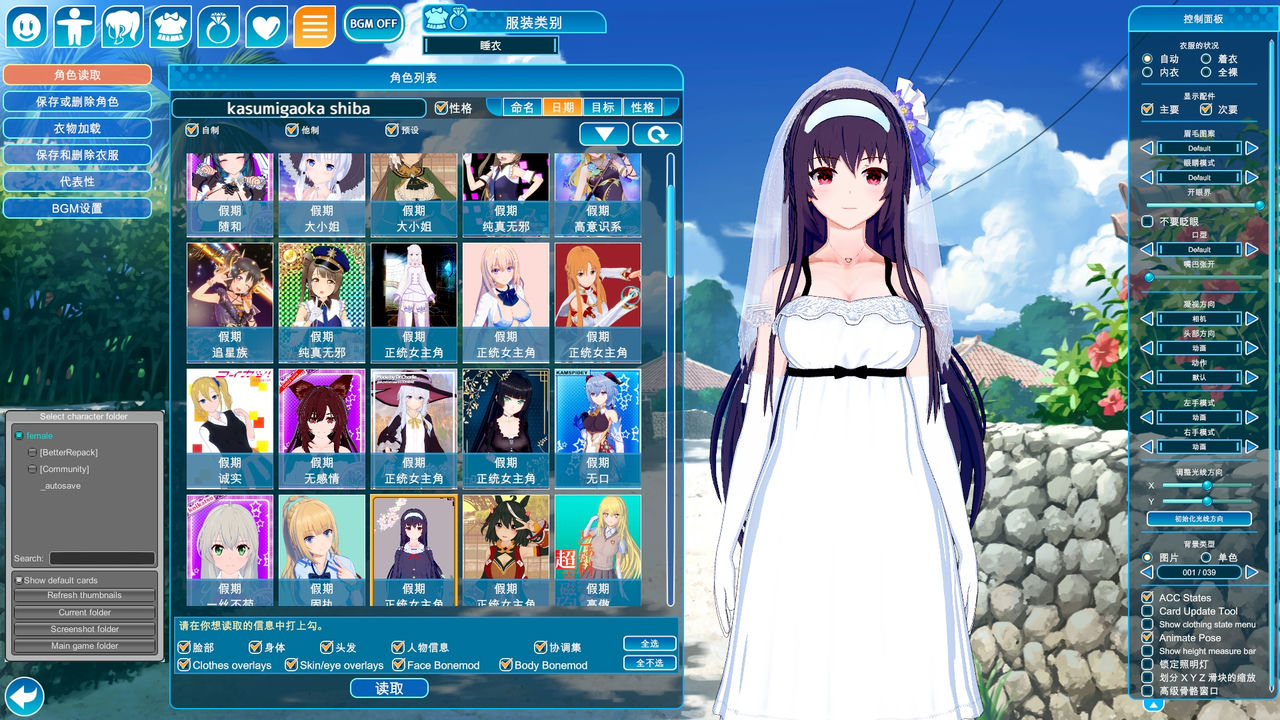Image resolution: width=1280 pixels, height=720 pixels.
Task: Open the 眉毛图案 Default dropdown
Action: [1199, 147]
